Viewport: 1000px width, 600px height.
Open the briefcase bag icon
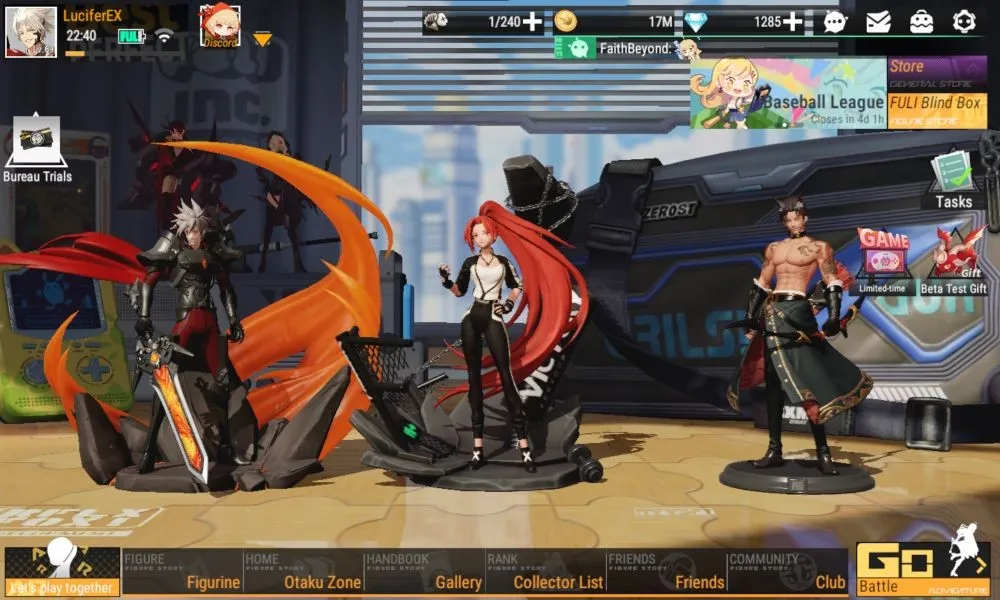pos(921,21)
